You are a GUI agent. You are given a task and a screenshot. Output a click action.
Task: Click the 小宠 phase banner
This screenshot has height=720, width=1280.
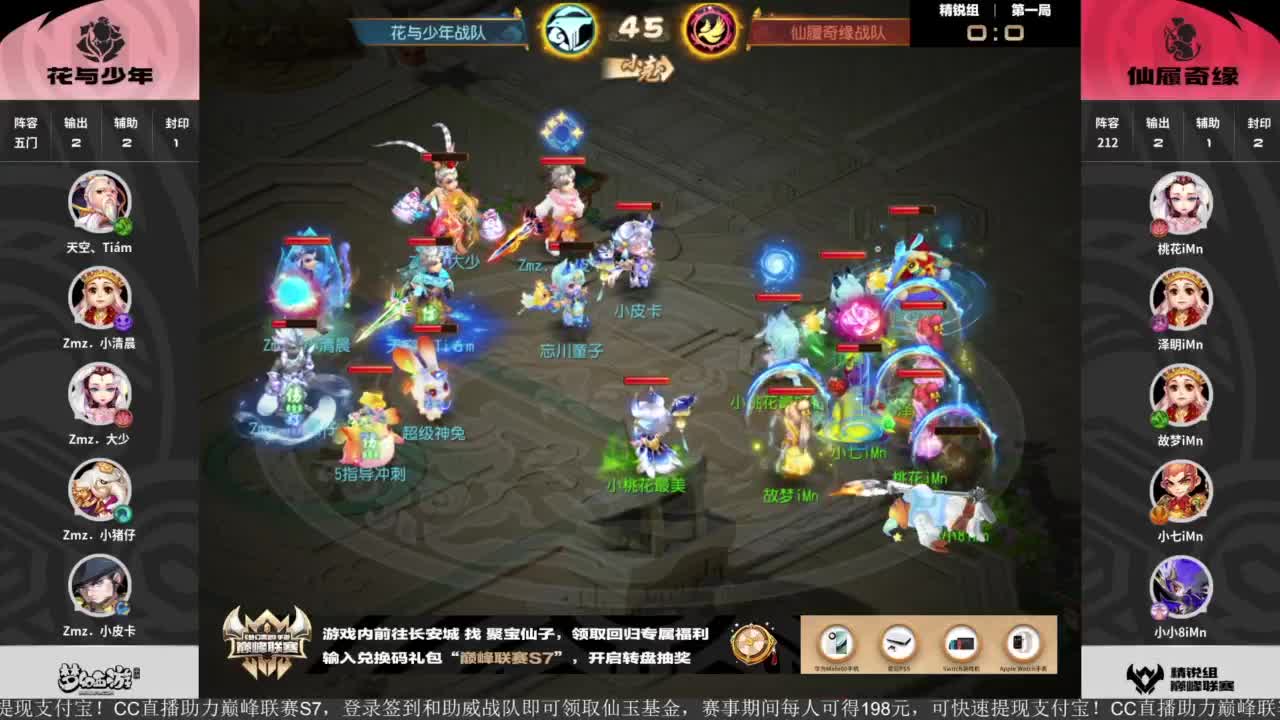point(640,70)
